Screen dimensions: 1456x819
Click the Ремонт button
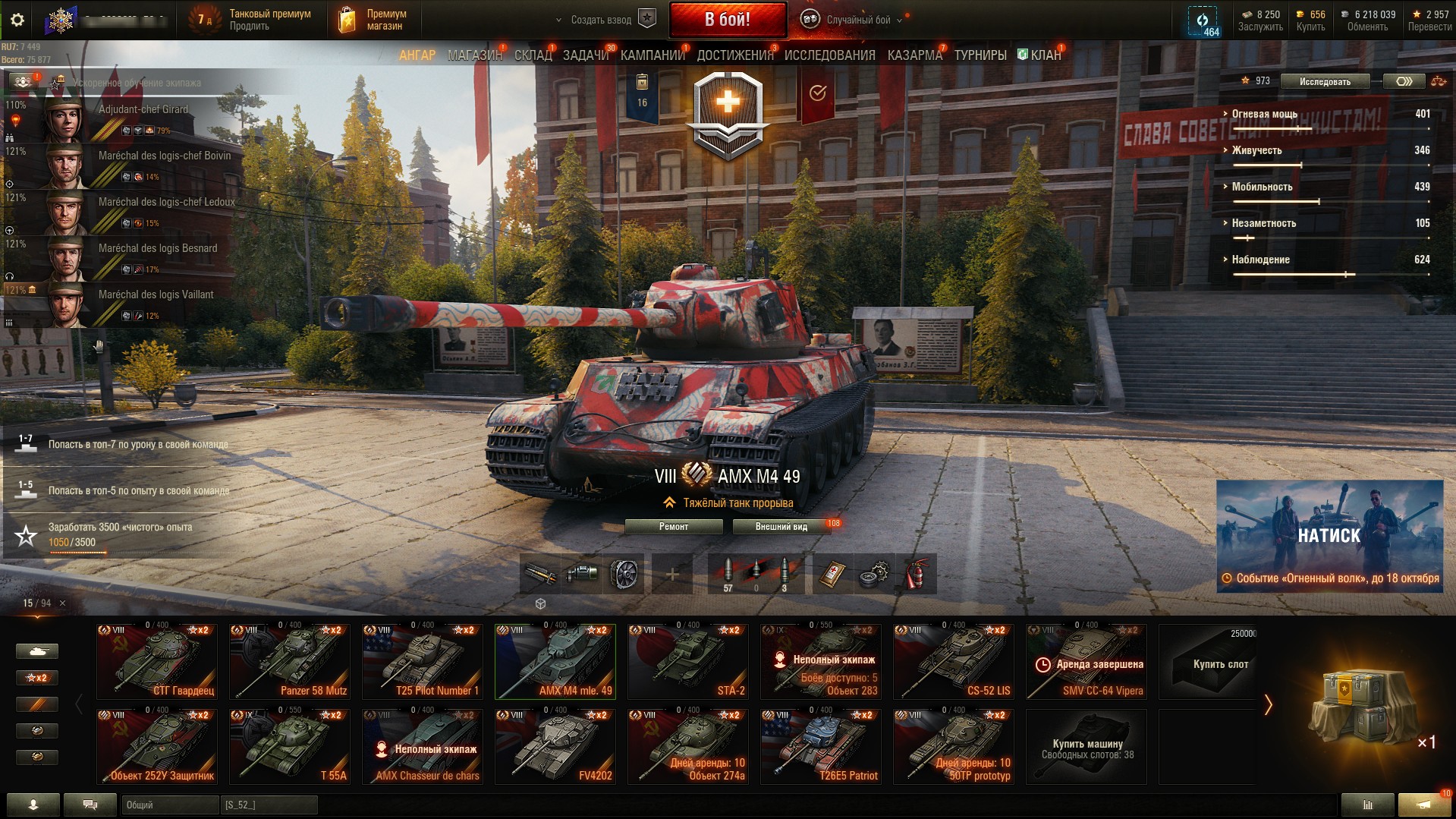pyautogui.click(x=673, y=527)
